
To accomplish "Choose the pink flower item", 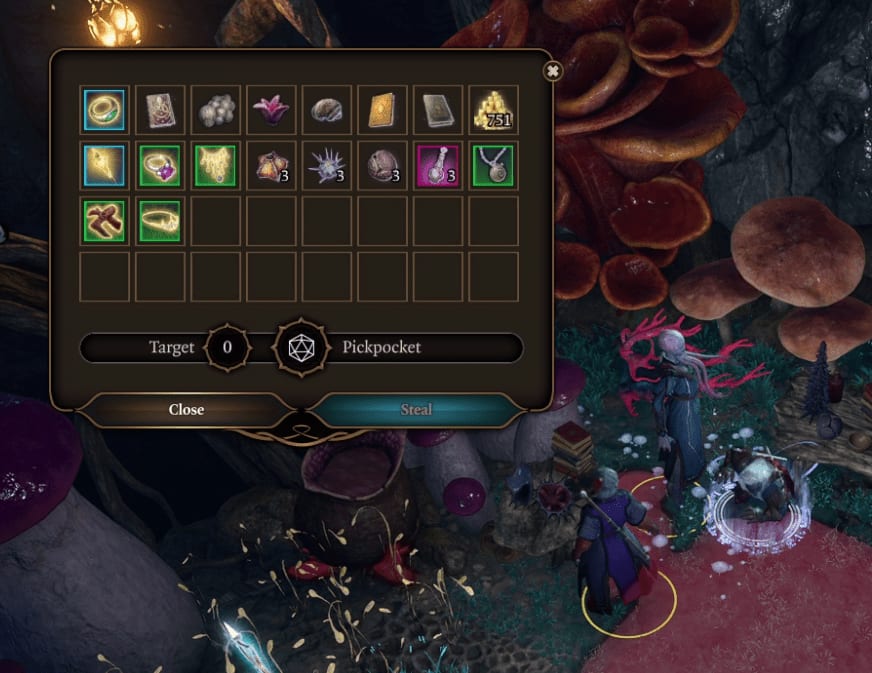I will point(271,110).
